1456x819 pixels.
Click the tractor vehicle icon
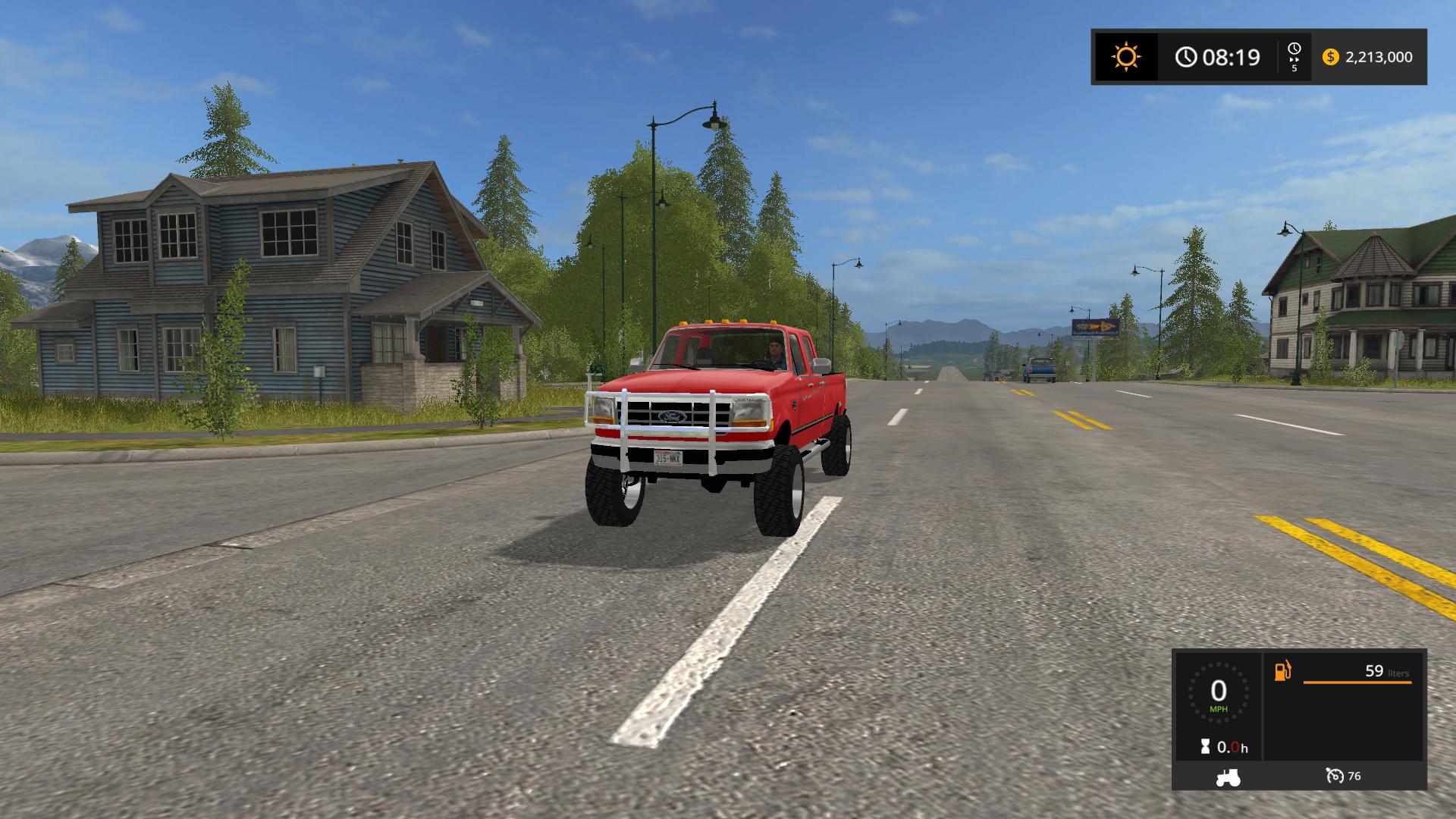click(x=1228, y=777)
